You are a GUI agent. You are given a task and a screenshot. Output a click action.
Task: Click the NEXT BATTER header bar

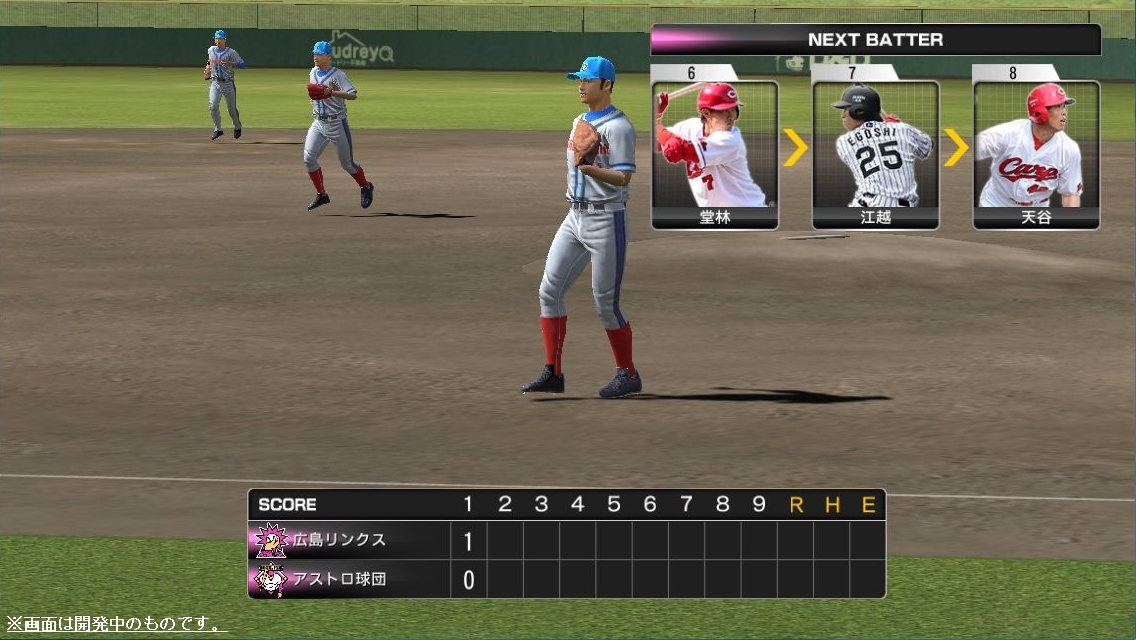[x=875, y=40]
